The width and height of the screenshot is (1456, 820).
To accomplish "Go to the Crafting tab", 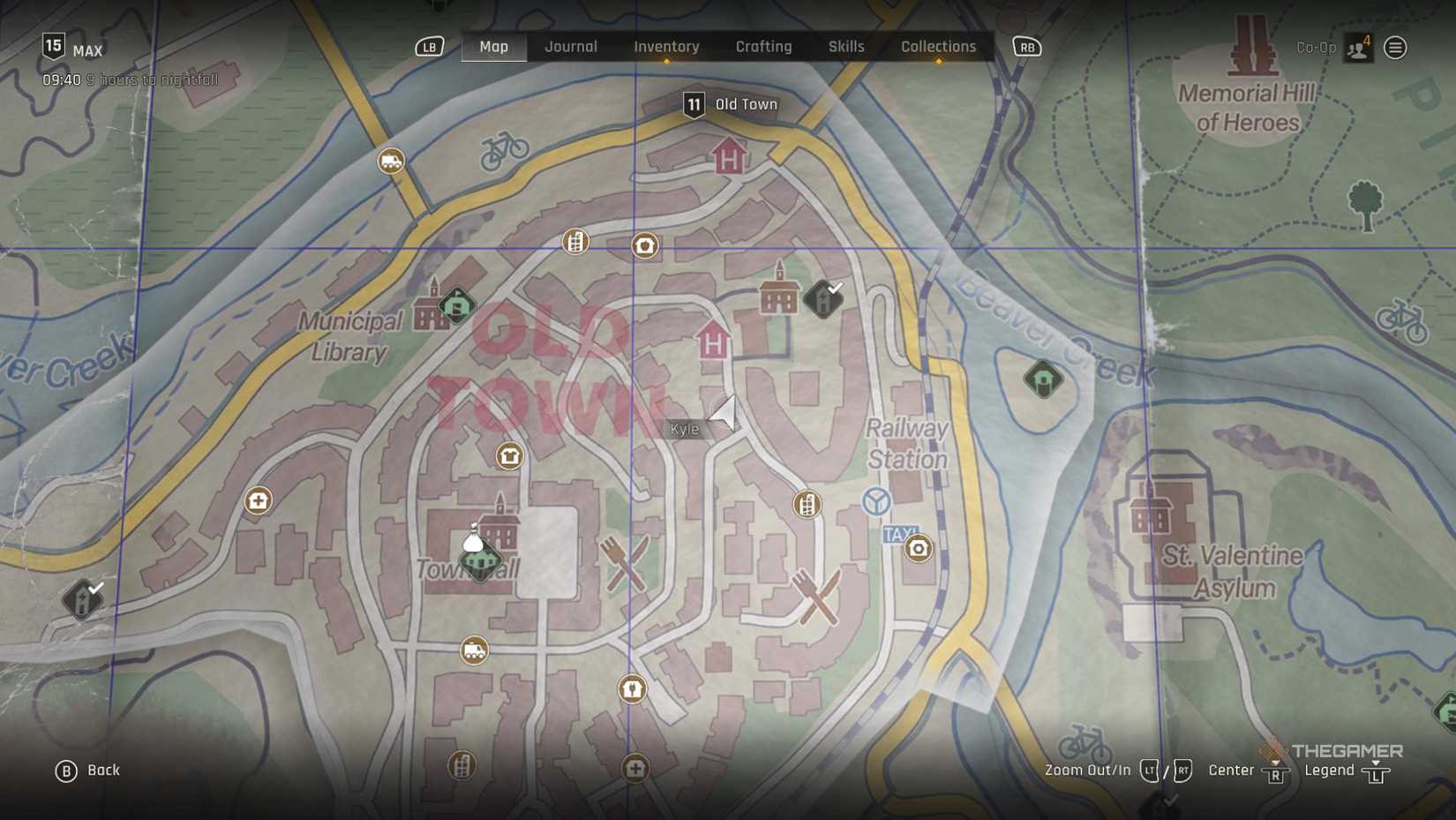I will tap(763, 47).
